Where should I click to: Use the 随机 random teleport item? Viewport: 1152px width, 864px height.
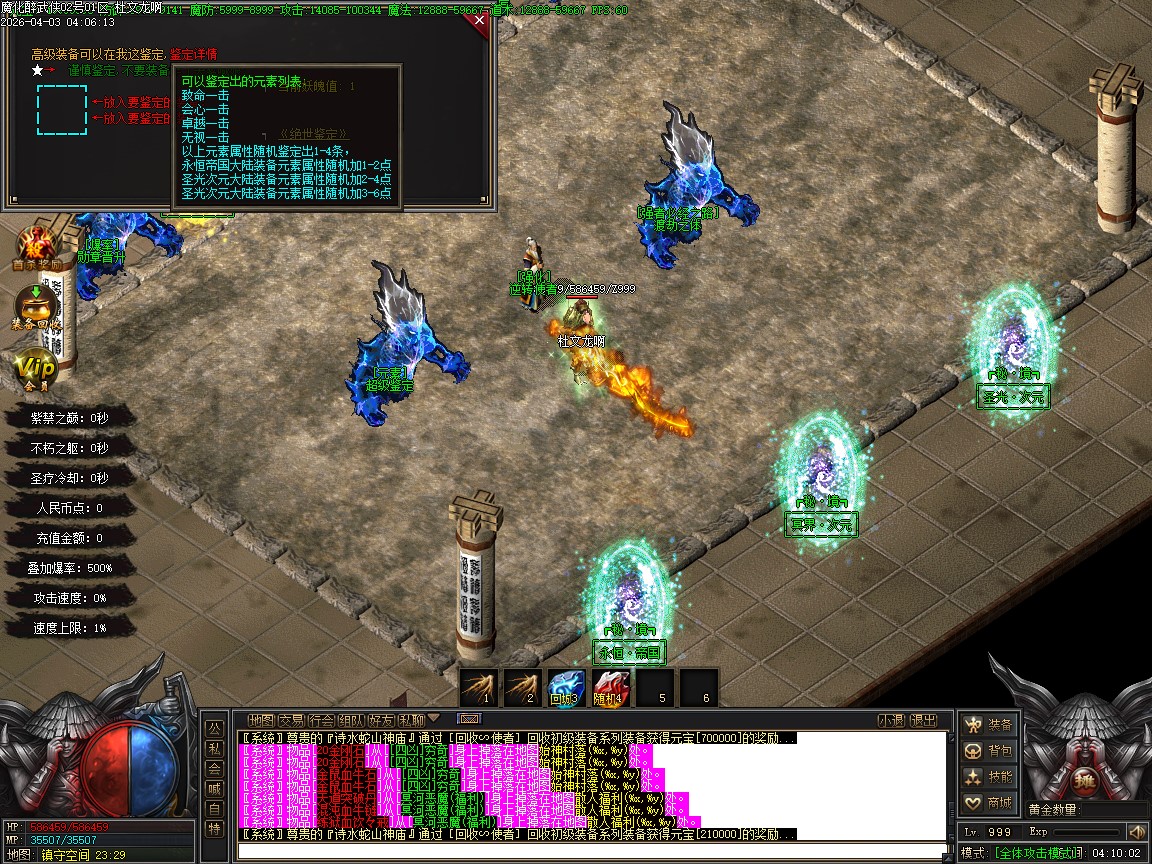coord(611,687)
